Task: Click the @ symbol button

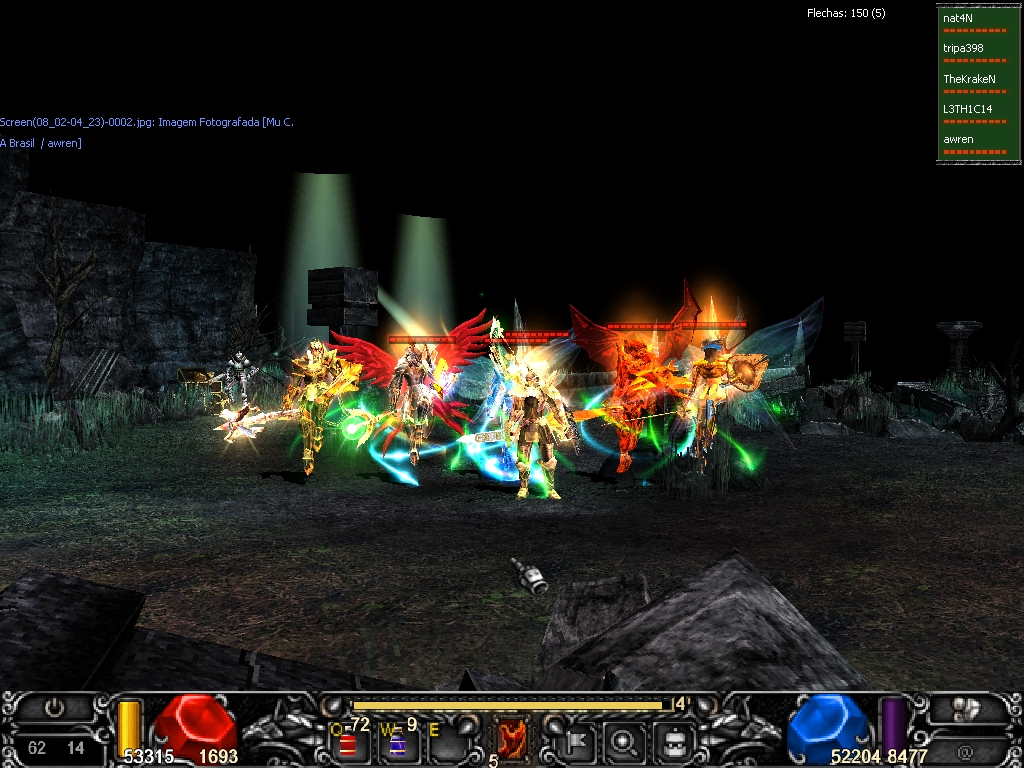Action: (965, 750)
